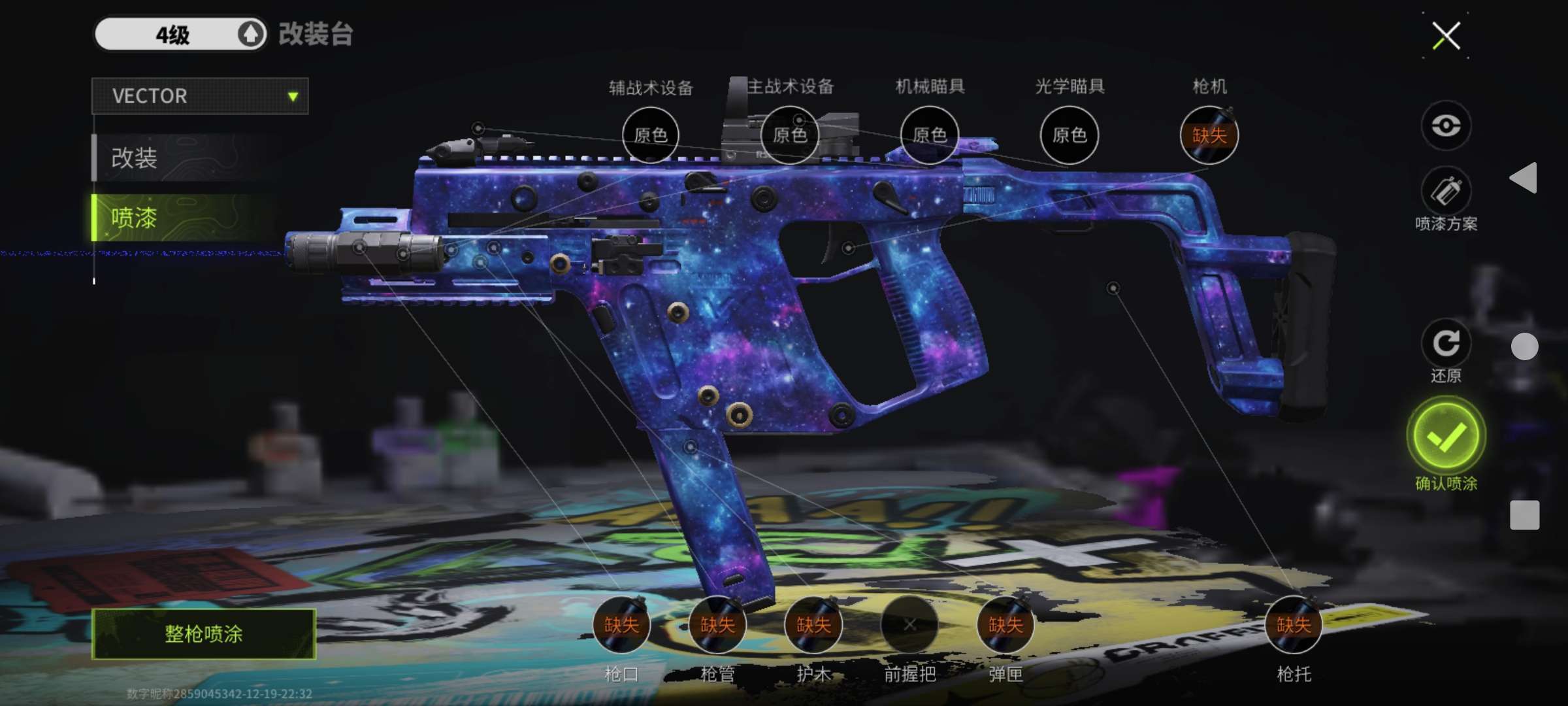This screenshot has height=706, width=1568.
Task: Select the 机械瞄具 paint slot
Action: [x=930, y=135]
